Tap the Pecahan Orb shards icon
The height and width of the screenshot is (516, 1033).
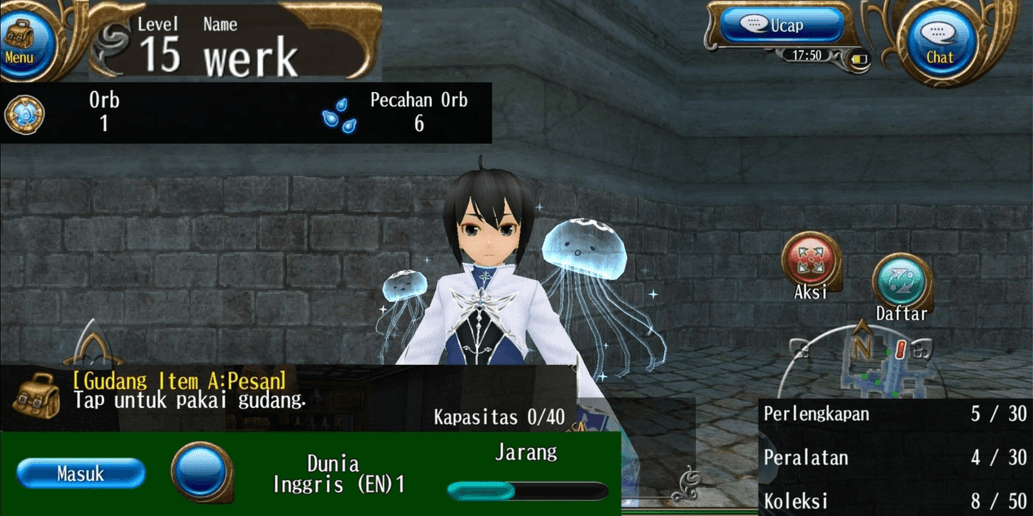click(338, 115)
